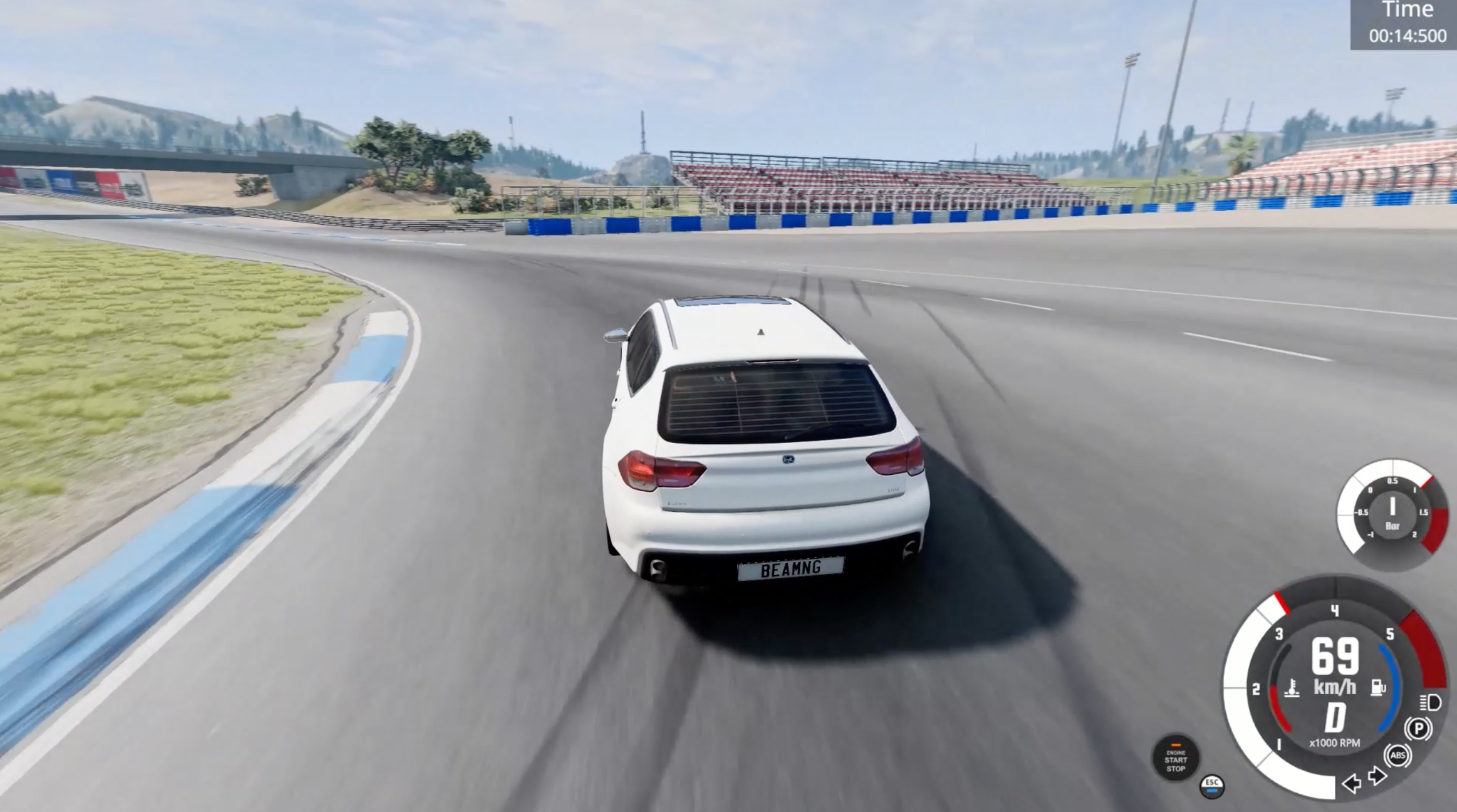Screen dimensions: 1457x812
Task: Click the x1000 RPM label inside the tachometer
Action: [x=1336, y=742]
